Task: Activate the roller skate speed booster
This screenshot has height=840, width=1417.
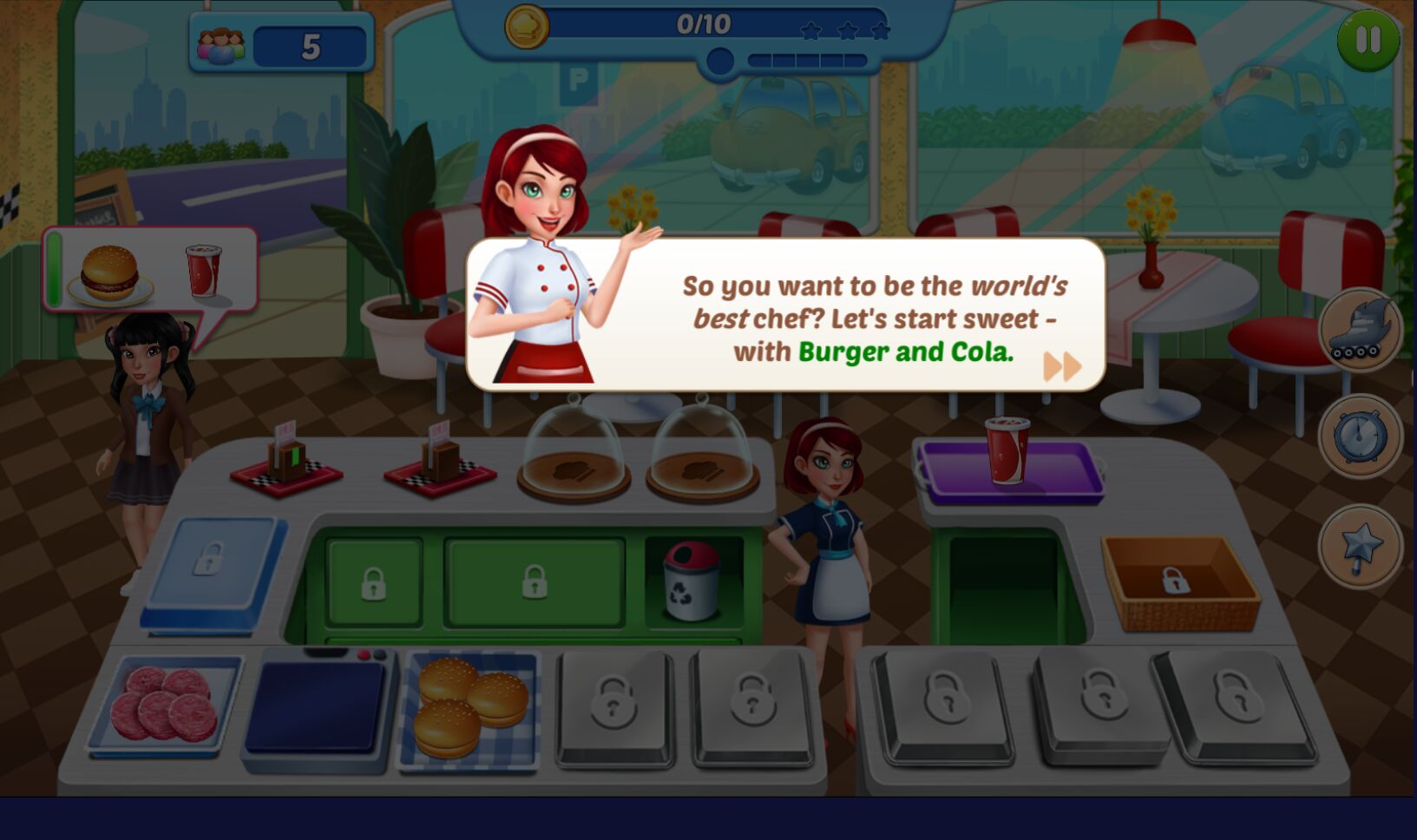Action: tap(1360, 330)
